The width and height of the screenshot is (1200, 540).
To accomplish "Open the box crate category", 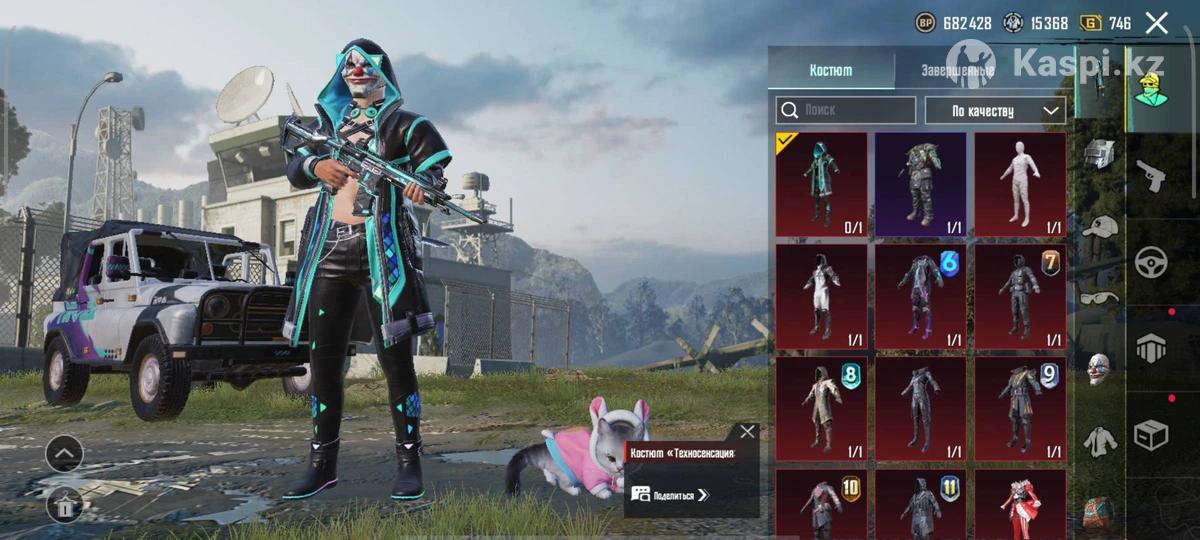I will 1152,435.
